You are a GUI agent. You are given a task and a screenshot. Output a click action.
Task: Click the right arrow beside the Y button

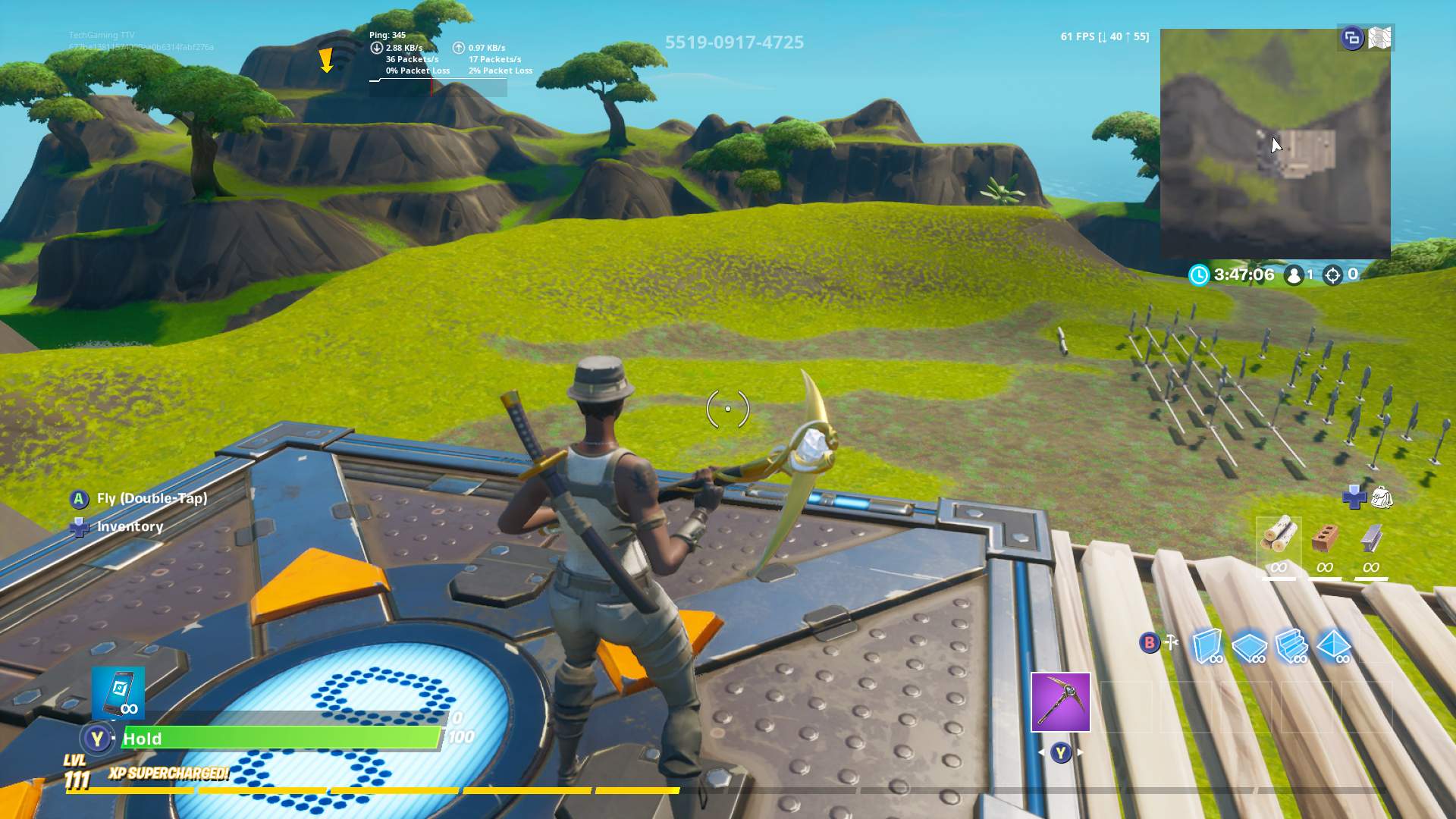pyautogui.click(x=1080, y=751)
